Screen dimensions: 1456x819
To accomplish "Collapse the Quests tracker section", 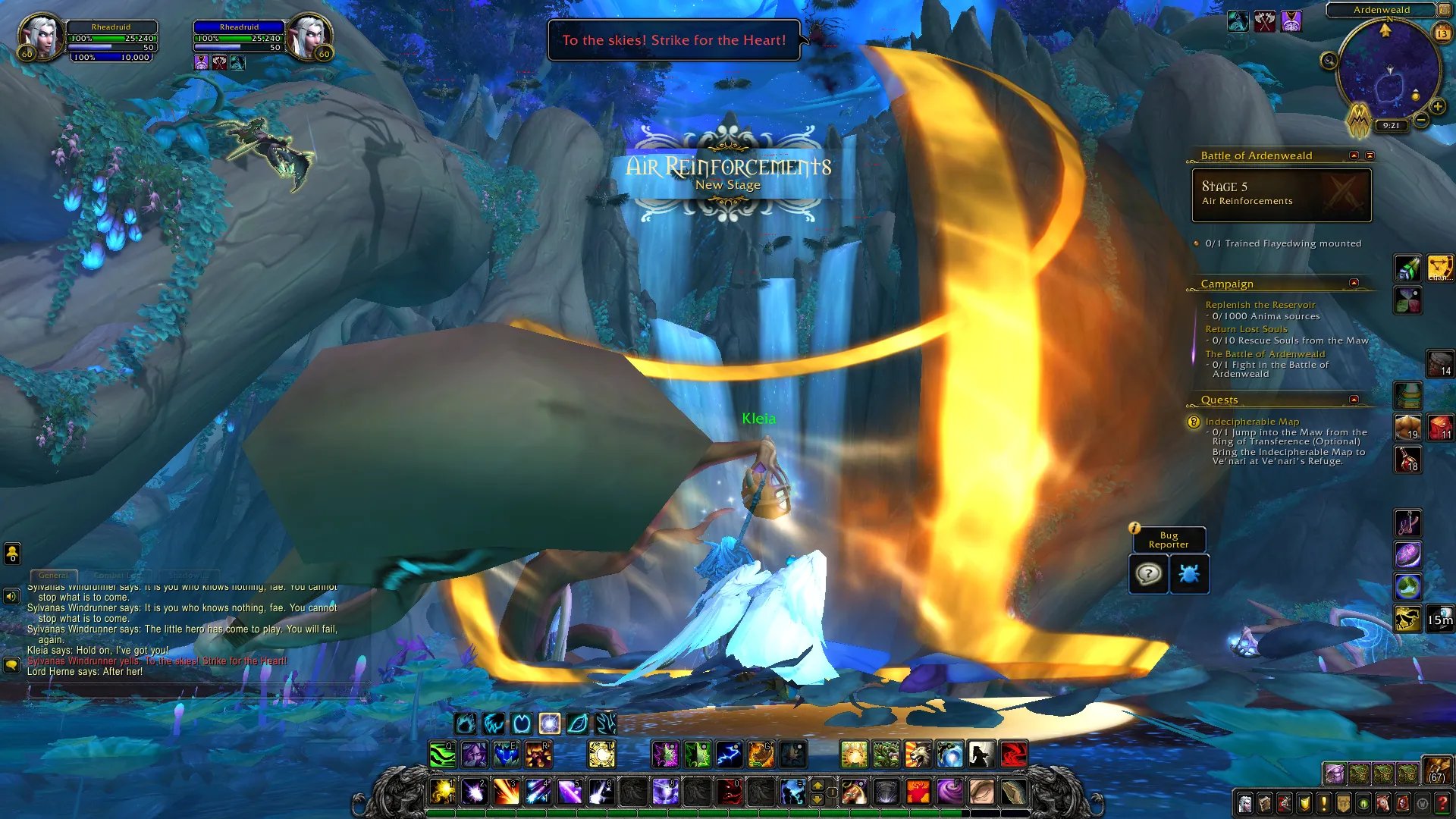I will (x=1354, y=400).
